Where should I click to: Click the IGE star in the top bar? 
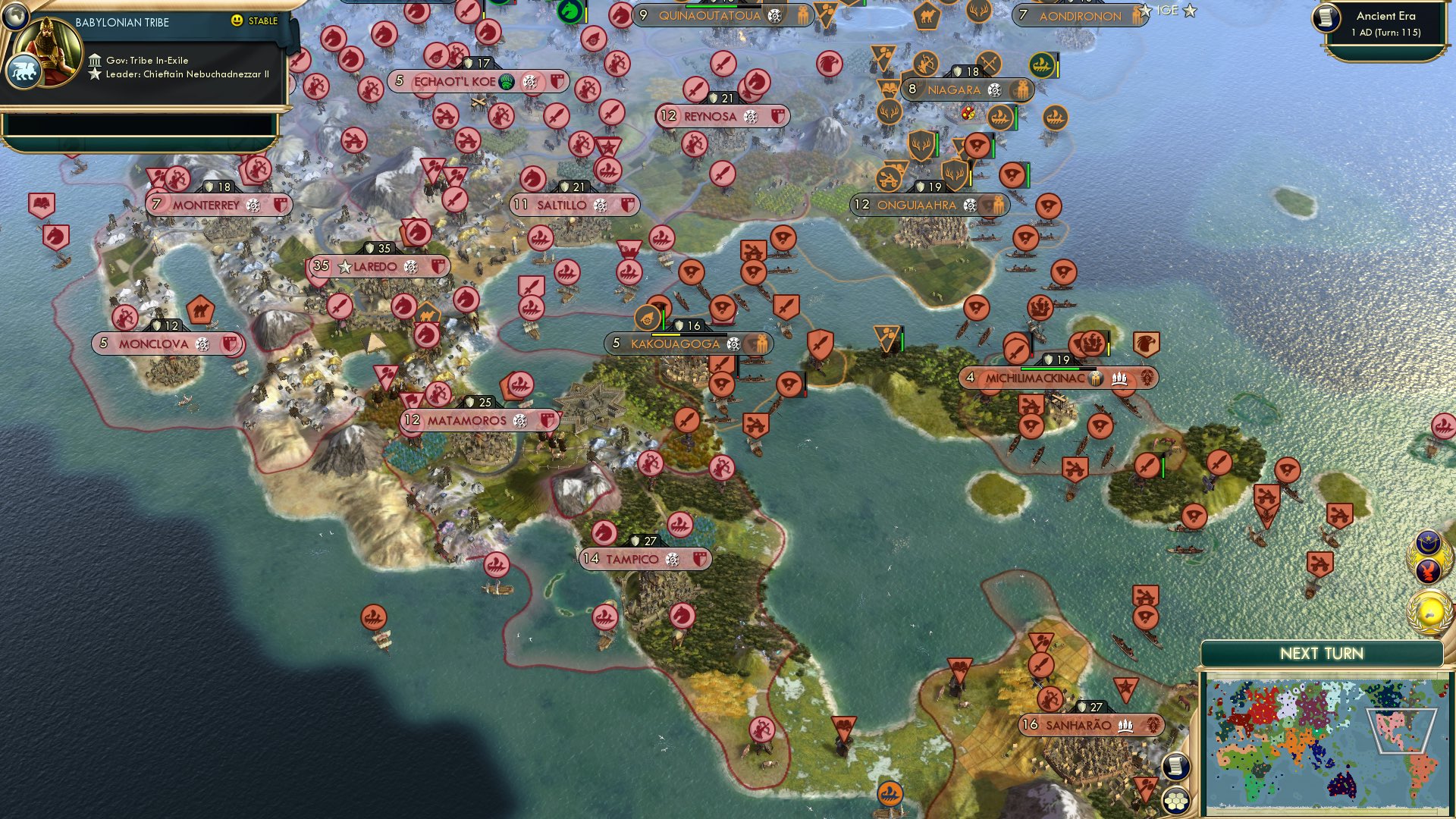pos(1188,11)
